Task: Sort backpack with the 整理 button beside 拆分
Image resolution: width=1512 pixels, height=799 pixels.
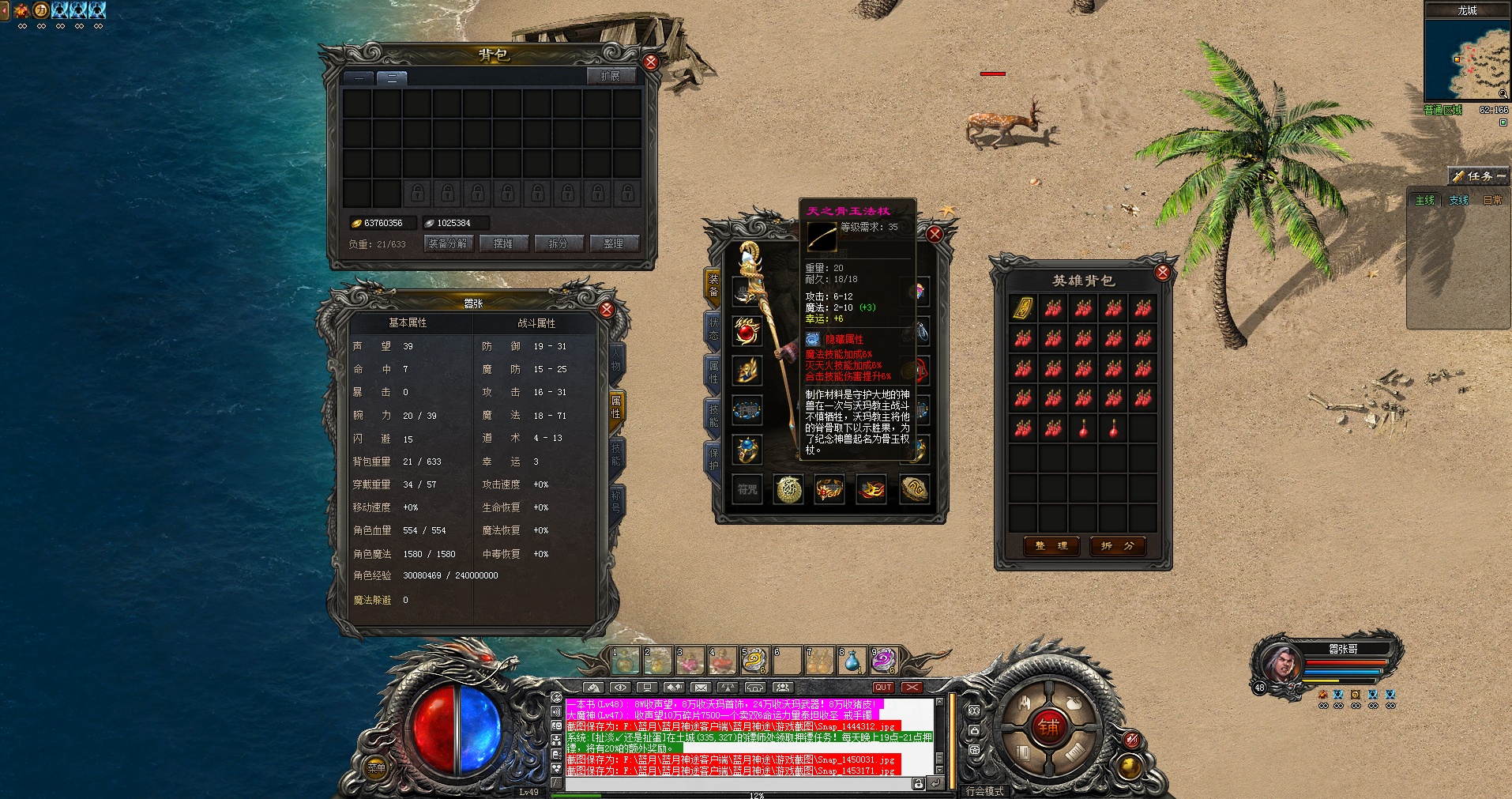Action: (613, 243)
